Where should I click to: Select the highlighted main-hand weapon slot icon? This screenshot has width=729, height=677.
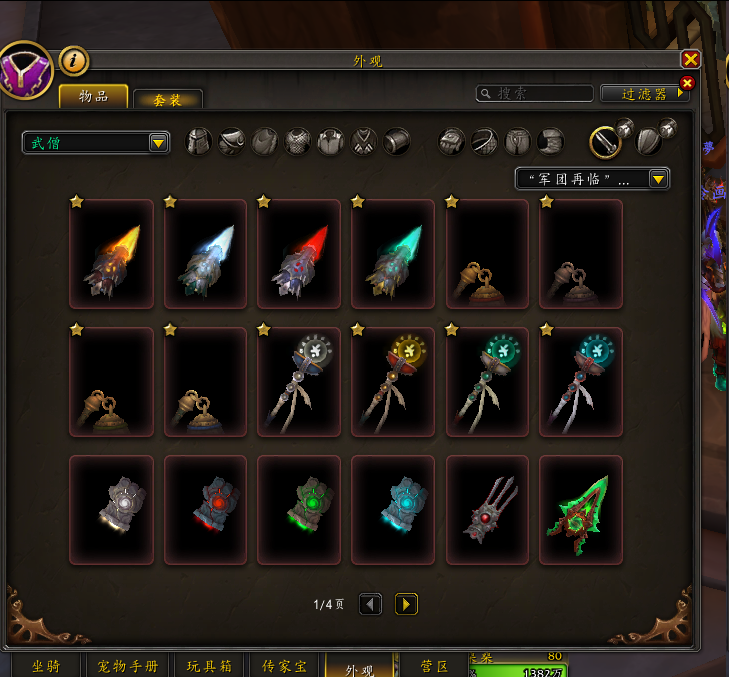pyautogui.click(x=605, y=142)
